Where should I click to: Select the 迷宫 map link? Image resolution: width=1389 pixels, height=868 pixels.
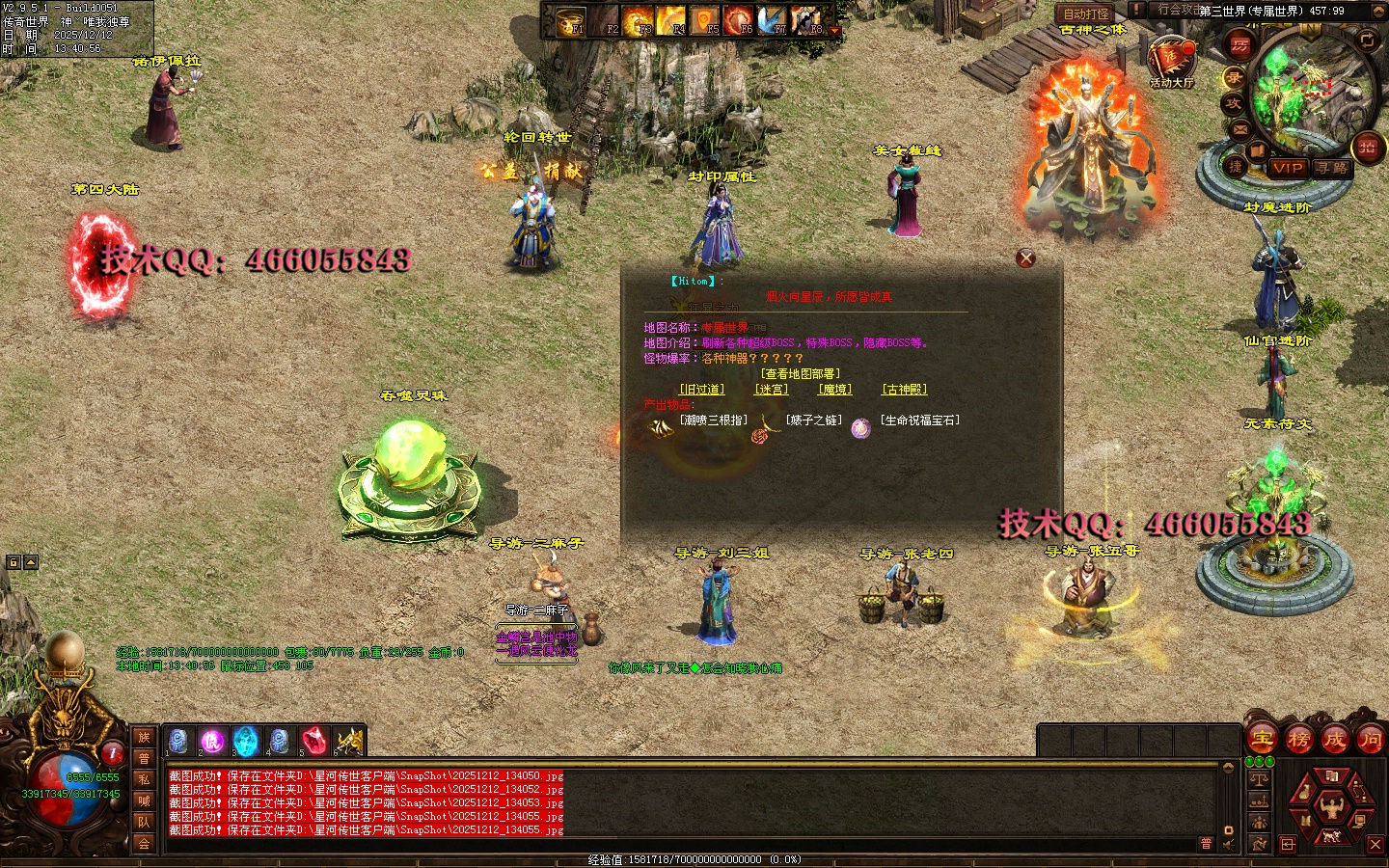pyautogui.click(x=771, y=390)
